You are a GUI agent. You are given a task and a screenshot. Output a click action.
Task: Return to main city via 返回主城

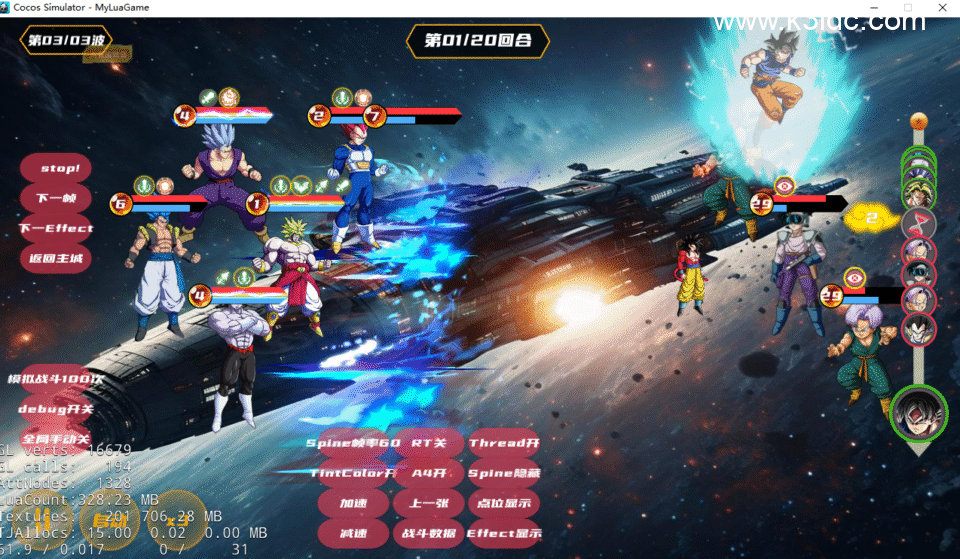pyautogui.click(x=57, y=258)
